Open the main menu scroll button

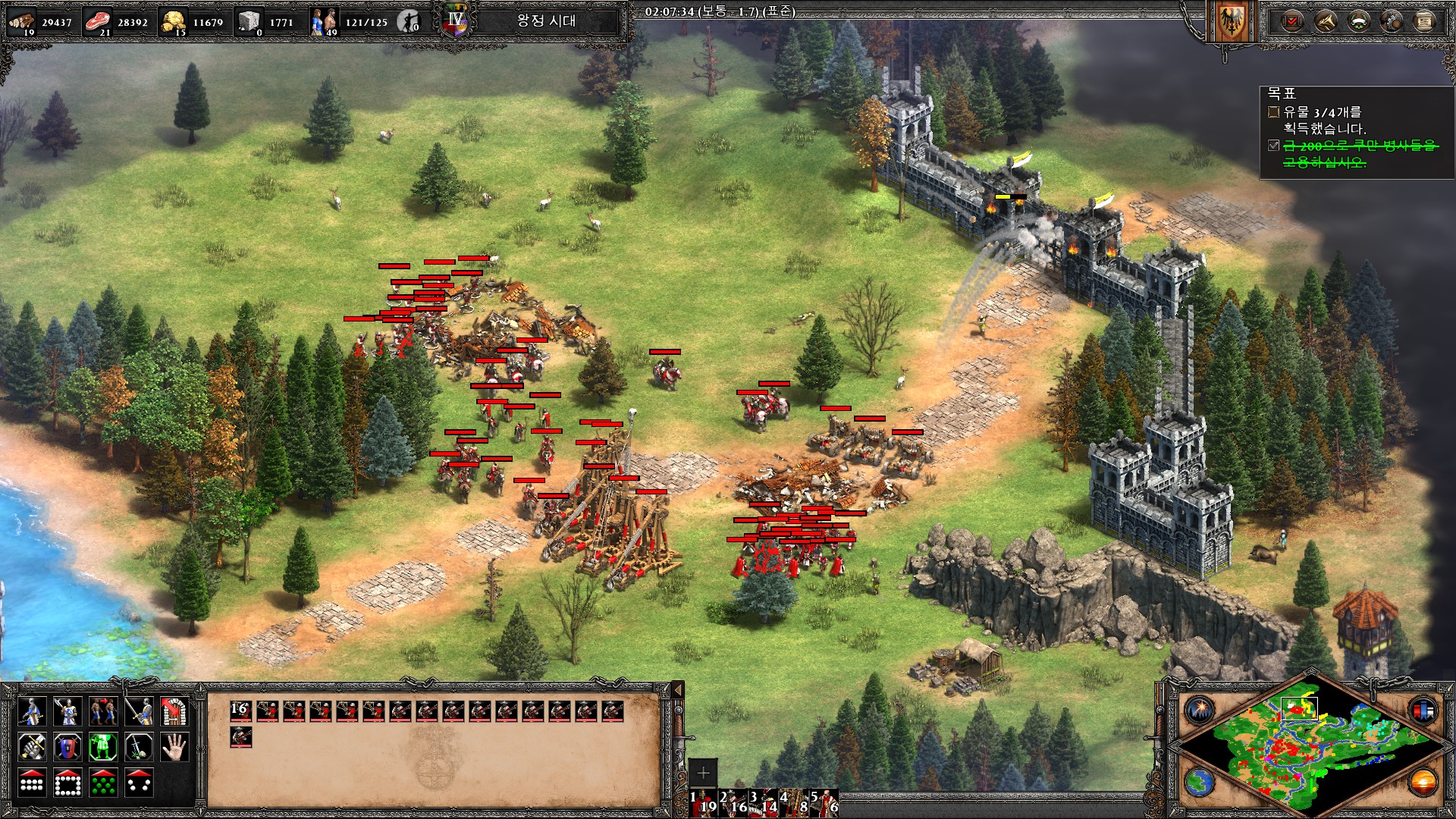[x=1425, y=21]
